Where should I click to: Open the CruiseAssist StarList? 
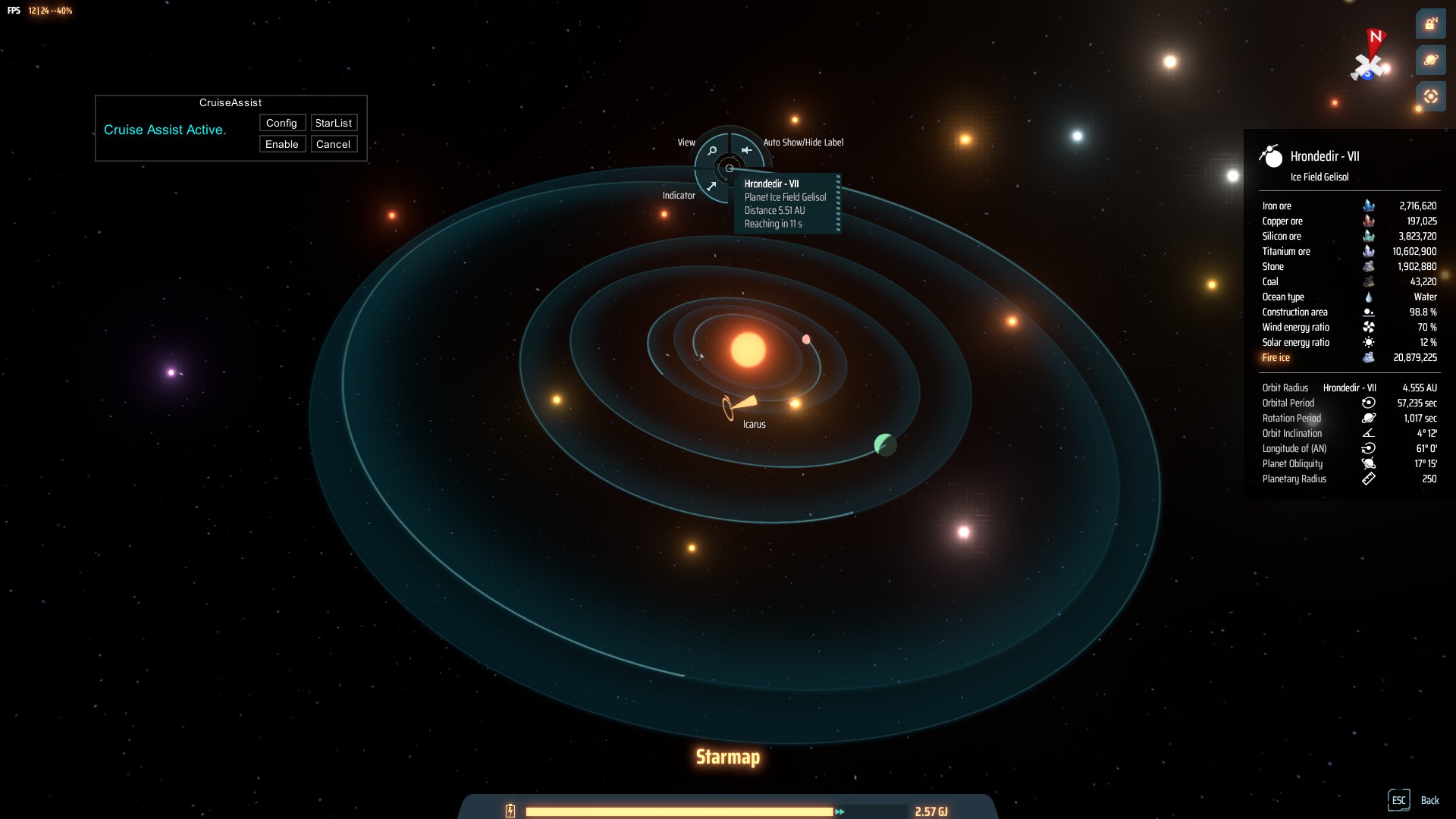click(x=334, y=123)
